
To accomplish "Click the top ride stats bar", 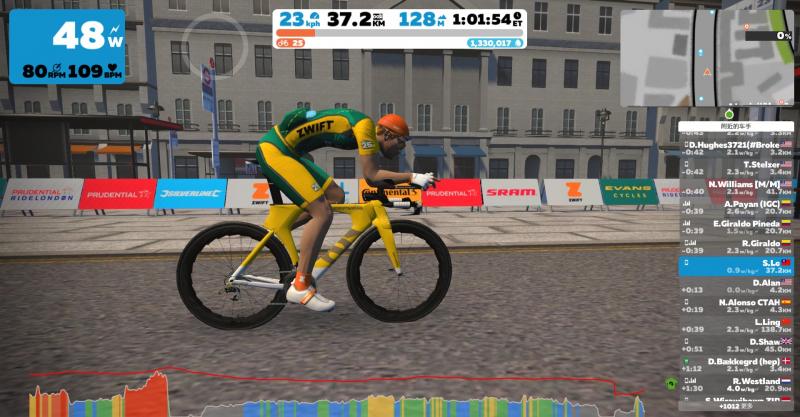I will 400,29.
